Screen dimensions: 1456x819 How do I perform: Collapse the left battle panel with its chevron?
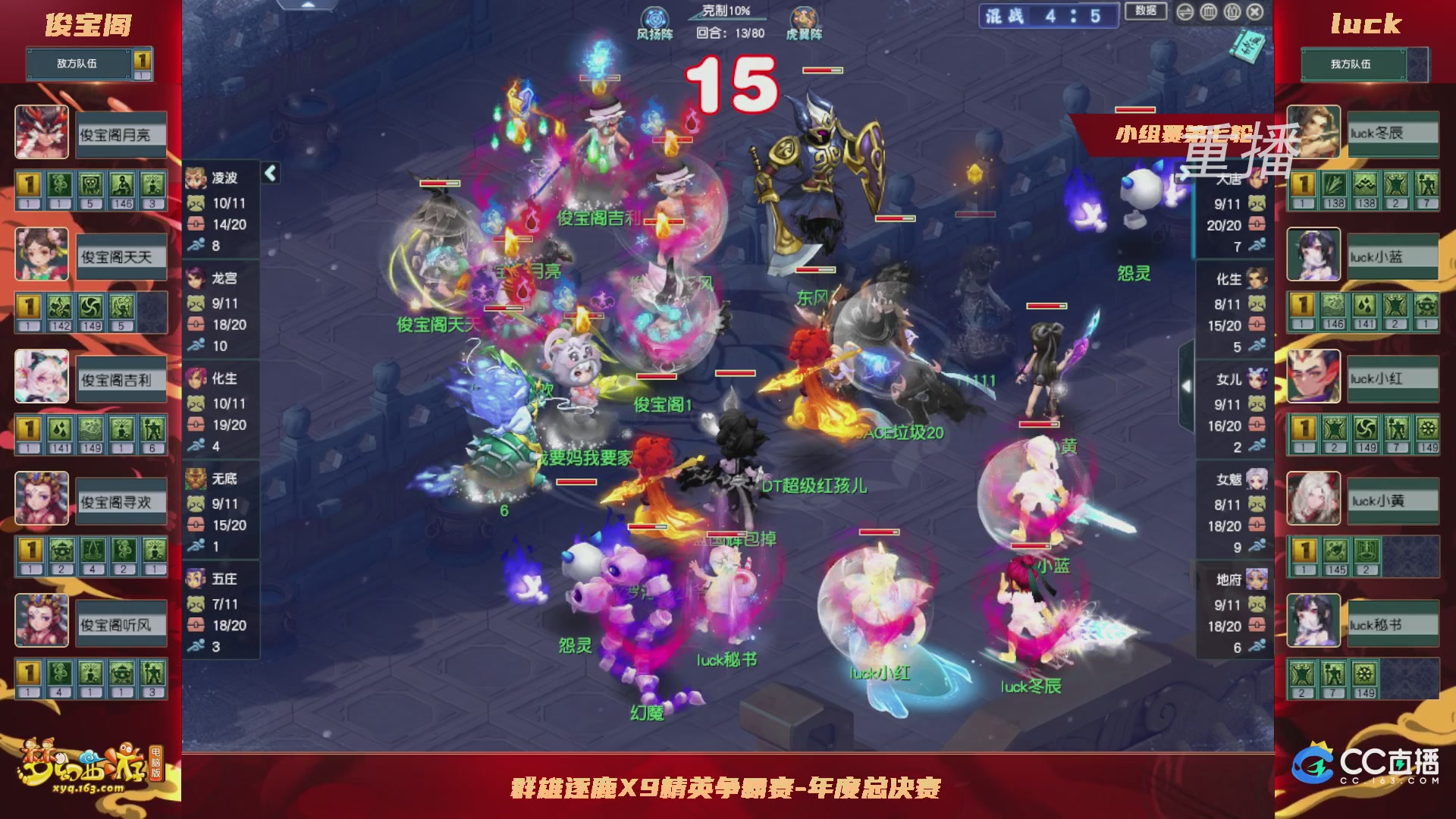click(270, 173)
